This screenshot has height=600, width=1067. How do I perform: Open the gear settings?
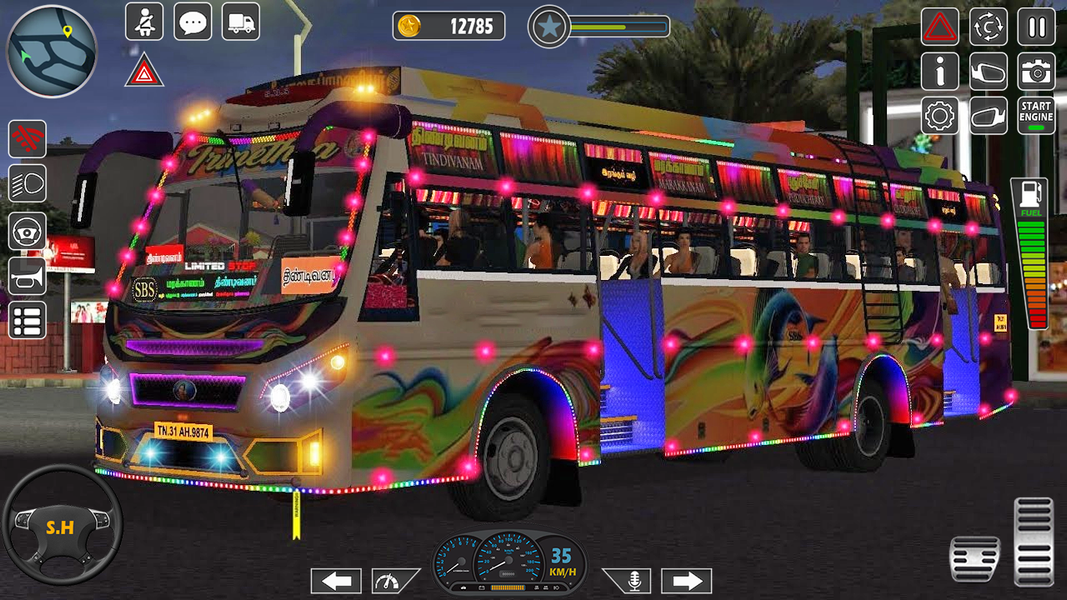[x=939, y=115]
